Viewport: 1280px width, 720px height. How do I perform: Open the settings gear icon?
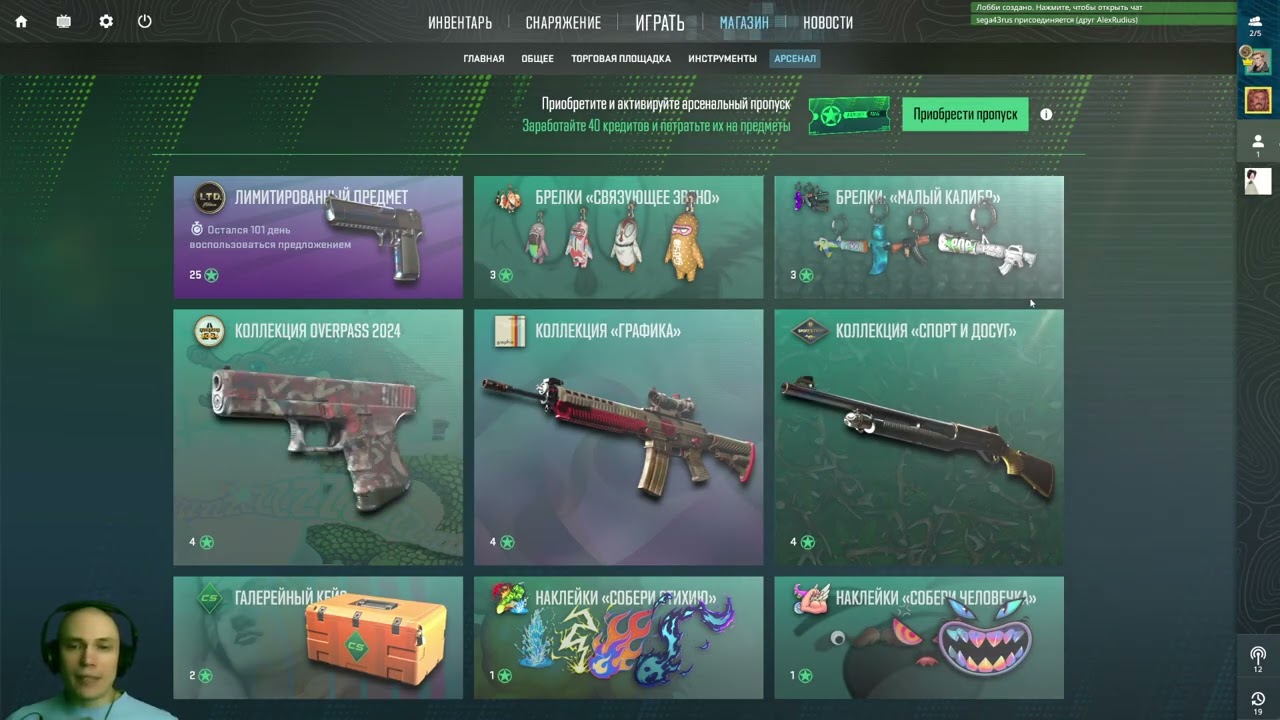coord(106,21)
